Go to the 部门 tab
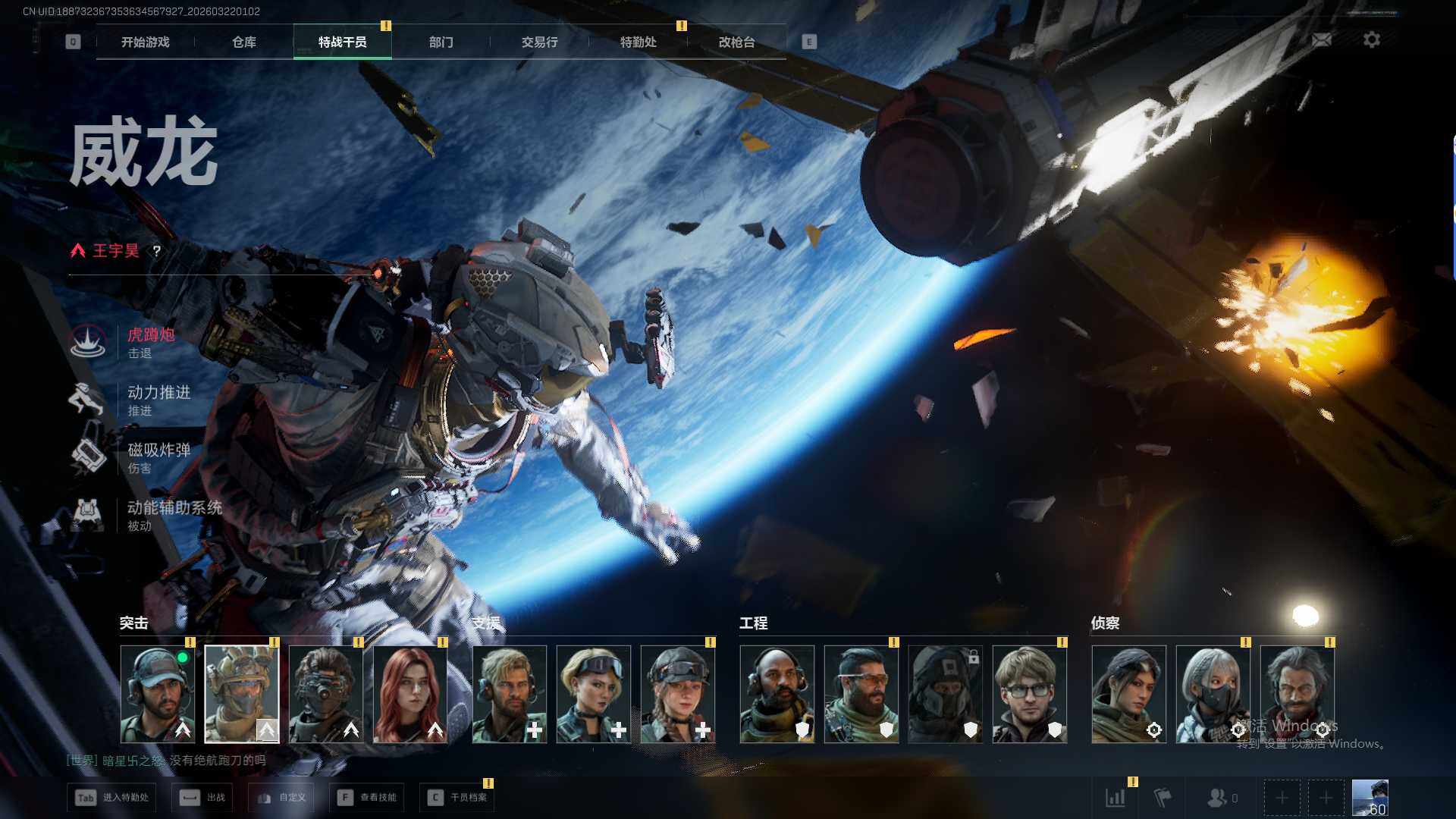This screenshot has height=819, width=1456. coord(441,42)
